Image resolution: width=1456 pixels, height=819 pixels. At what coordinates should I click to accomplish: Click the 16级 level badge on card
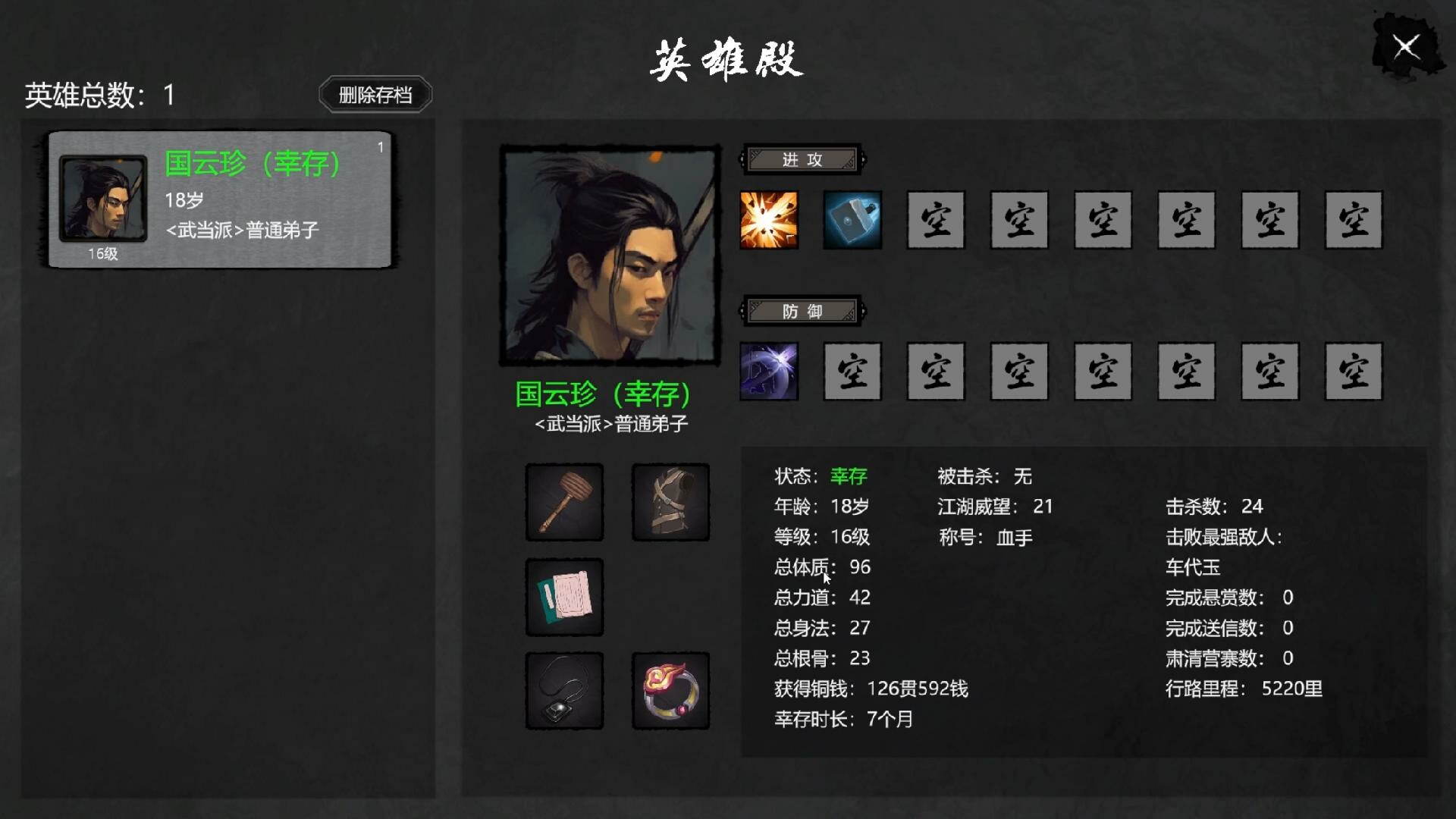(102, 255)
